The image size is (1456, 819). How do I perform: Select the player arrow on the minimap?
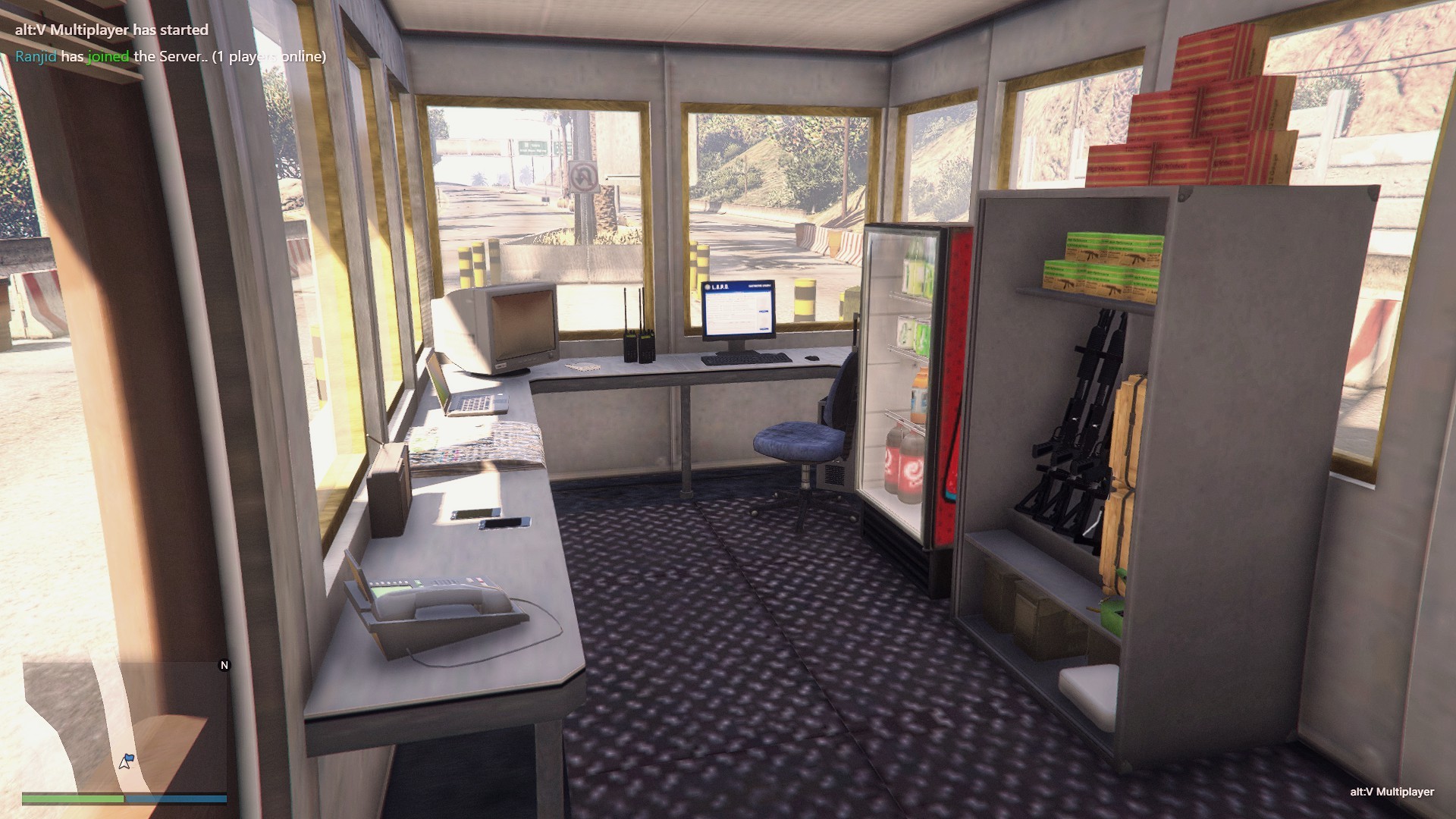coord(125,761)
